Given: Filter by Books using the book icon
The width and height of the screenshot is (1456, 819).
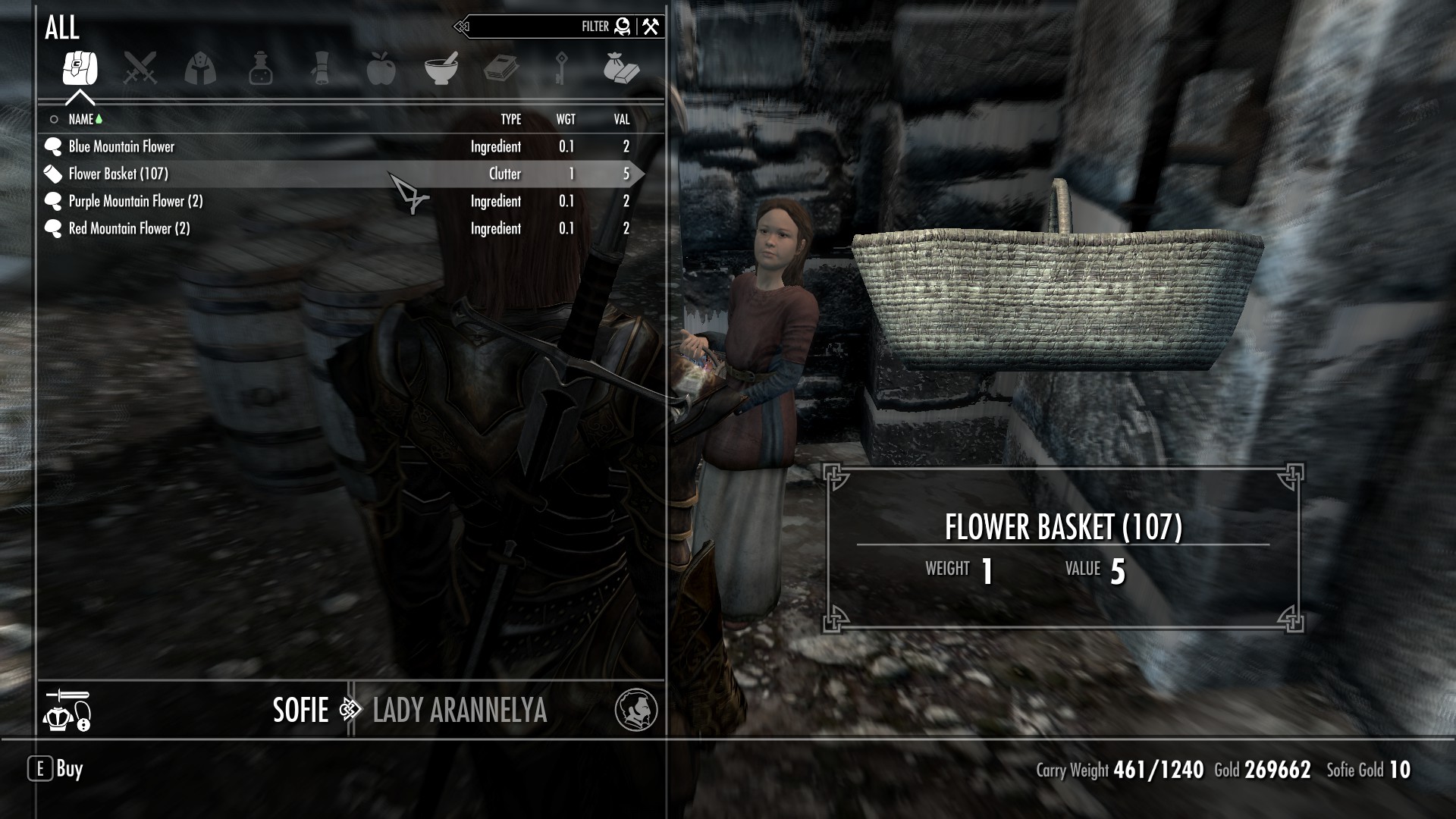Looking at the screenshot, I should point(503,68).
